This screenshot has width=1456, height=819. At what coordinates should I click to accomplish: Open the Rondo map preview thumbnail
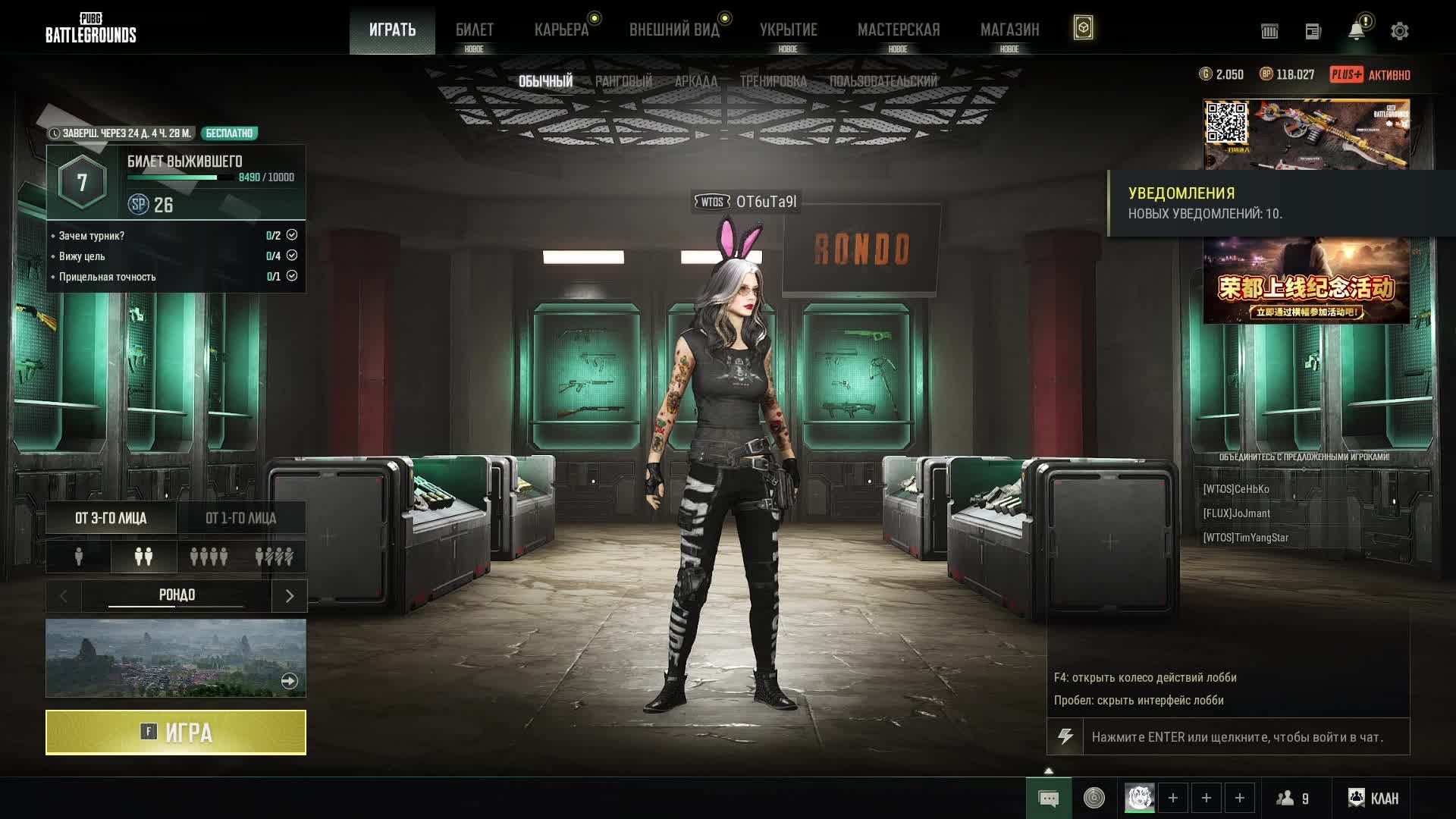coord(176,657)
